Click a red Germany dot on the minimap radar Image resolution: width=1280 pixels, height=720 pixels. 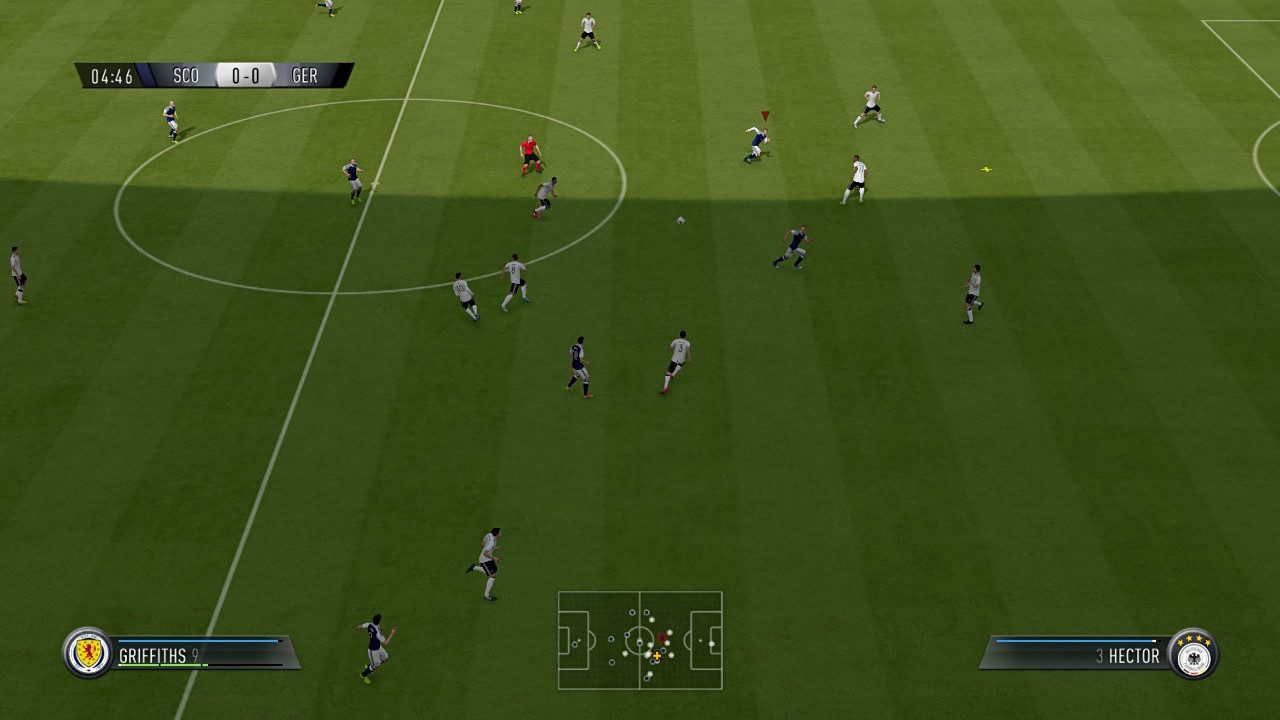[x=662, y=637]
